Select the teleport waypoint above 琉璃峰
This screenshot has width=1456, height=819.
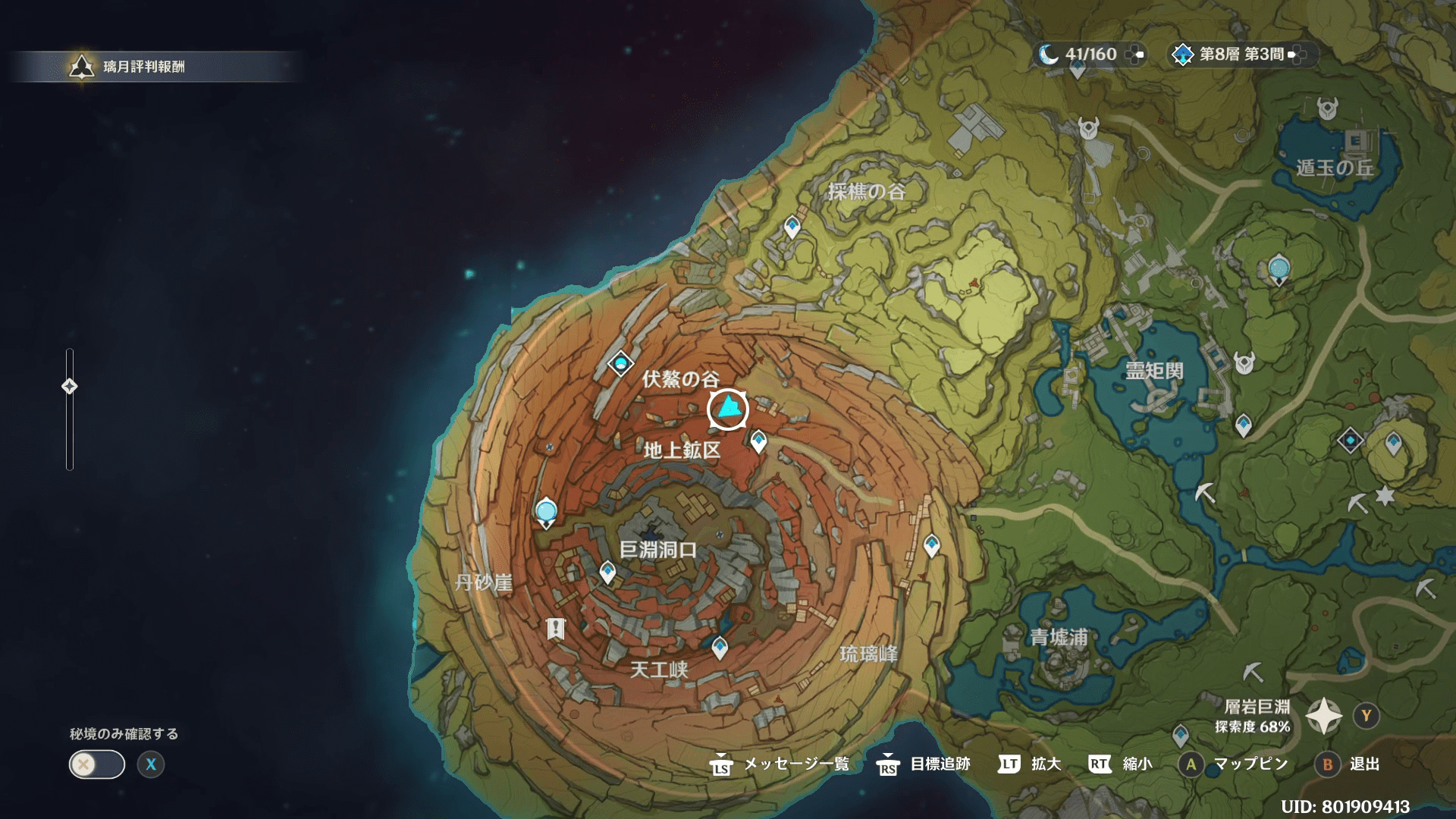click(931, 544)
